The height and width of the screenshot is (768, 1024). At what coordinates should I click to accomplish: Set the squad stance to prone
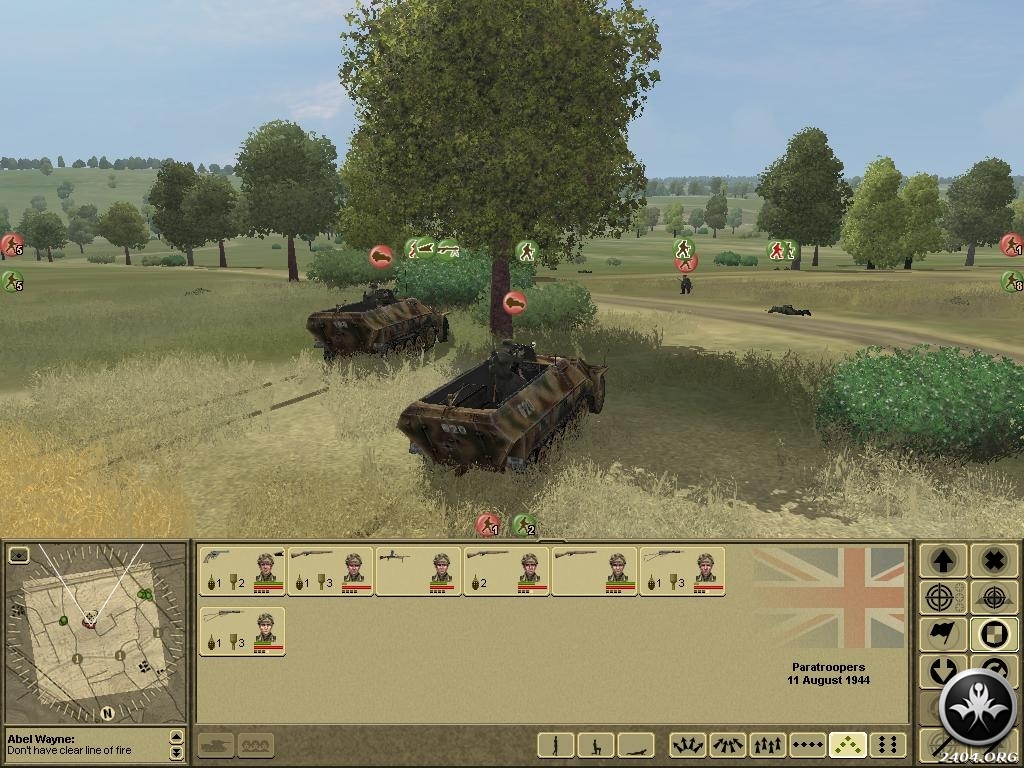(636, 745)
